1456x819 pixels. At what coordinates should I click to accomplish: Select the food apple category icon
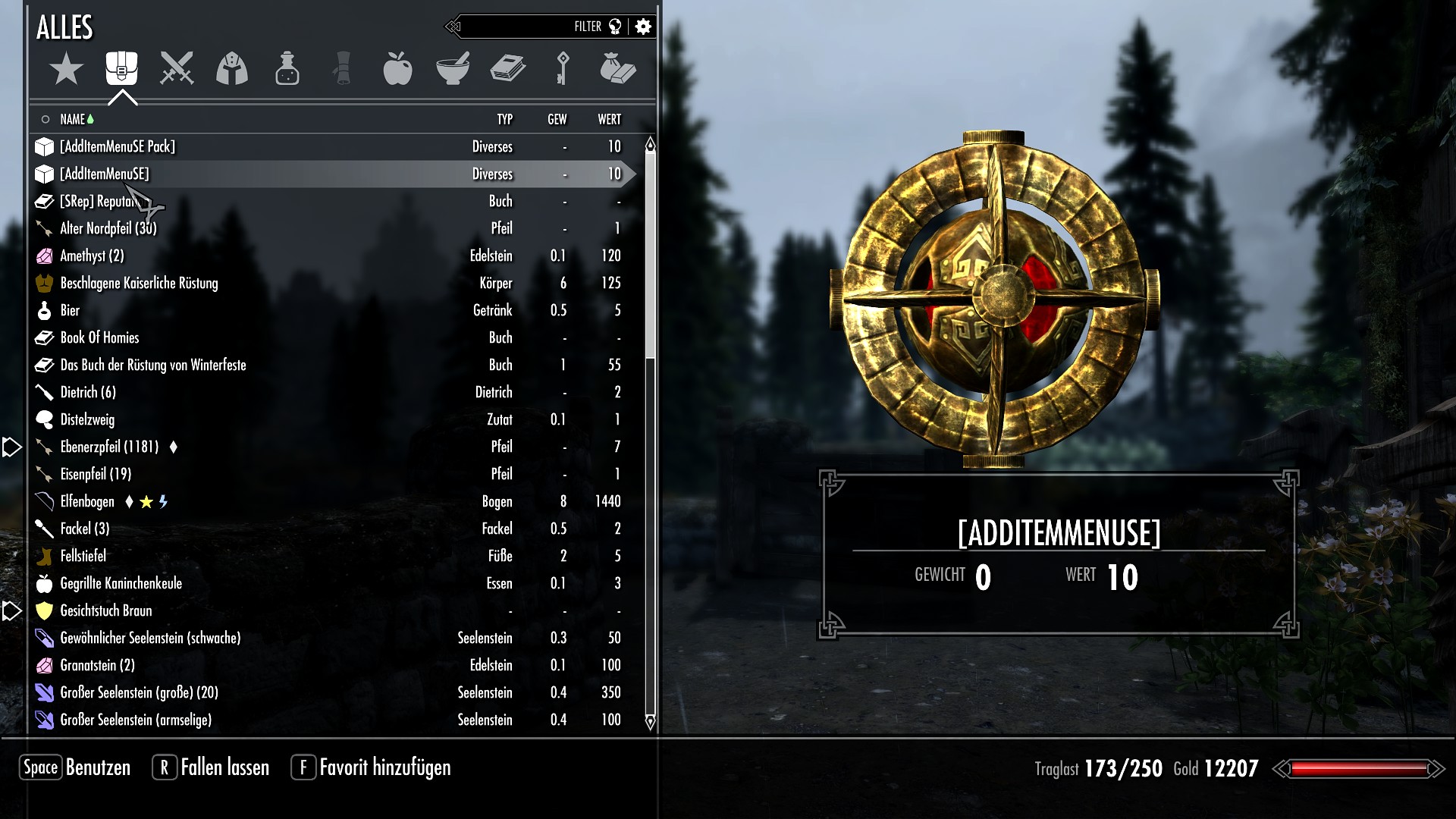tap(399, 69)
